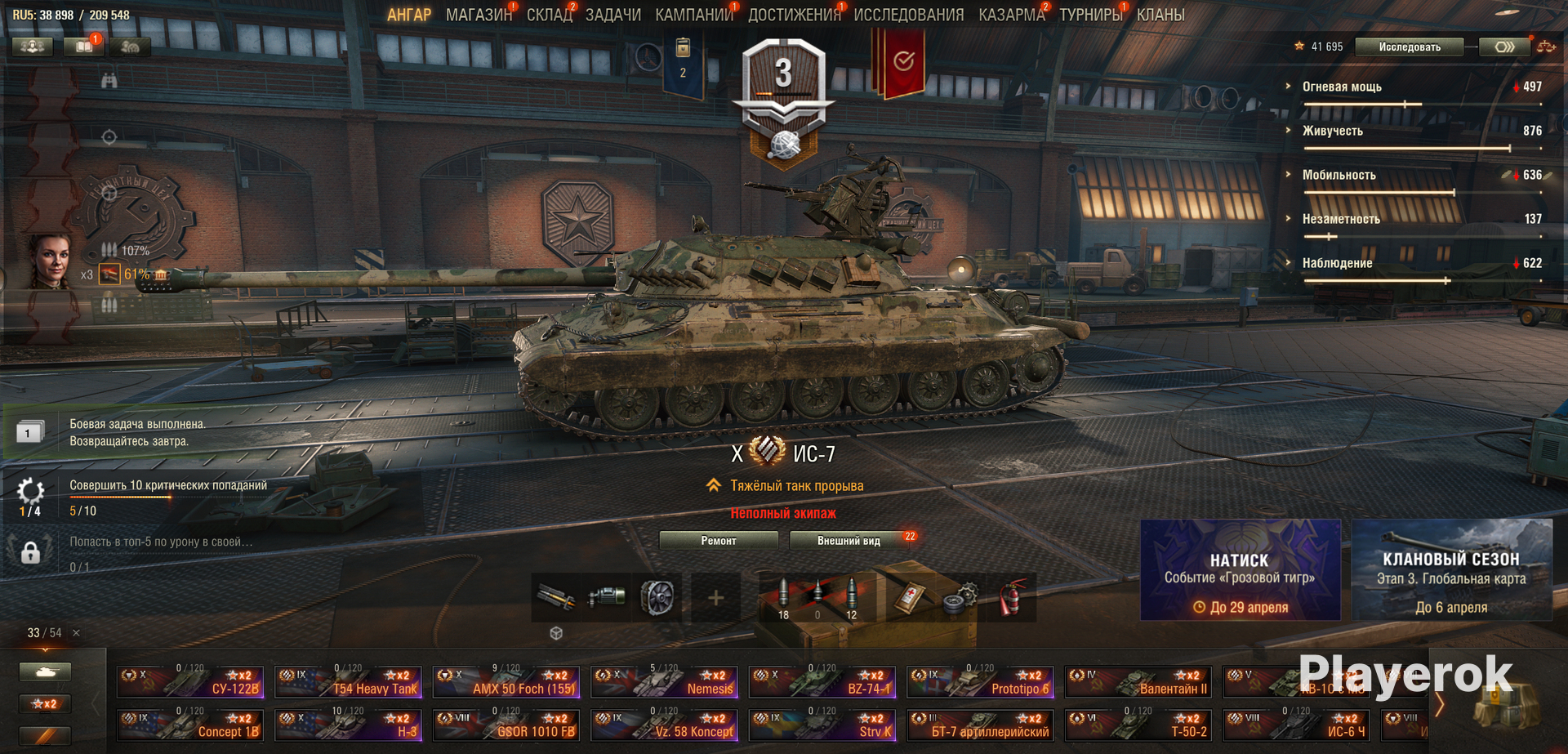
Task: Switch to the СКЛАД tab
Action: [549, 15]
